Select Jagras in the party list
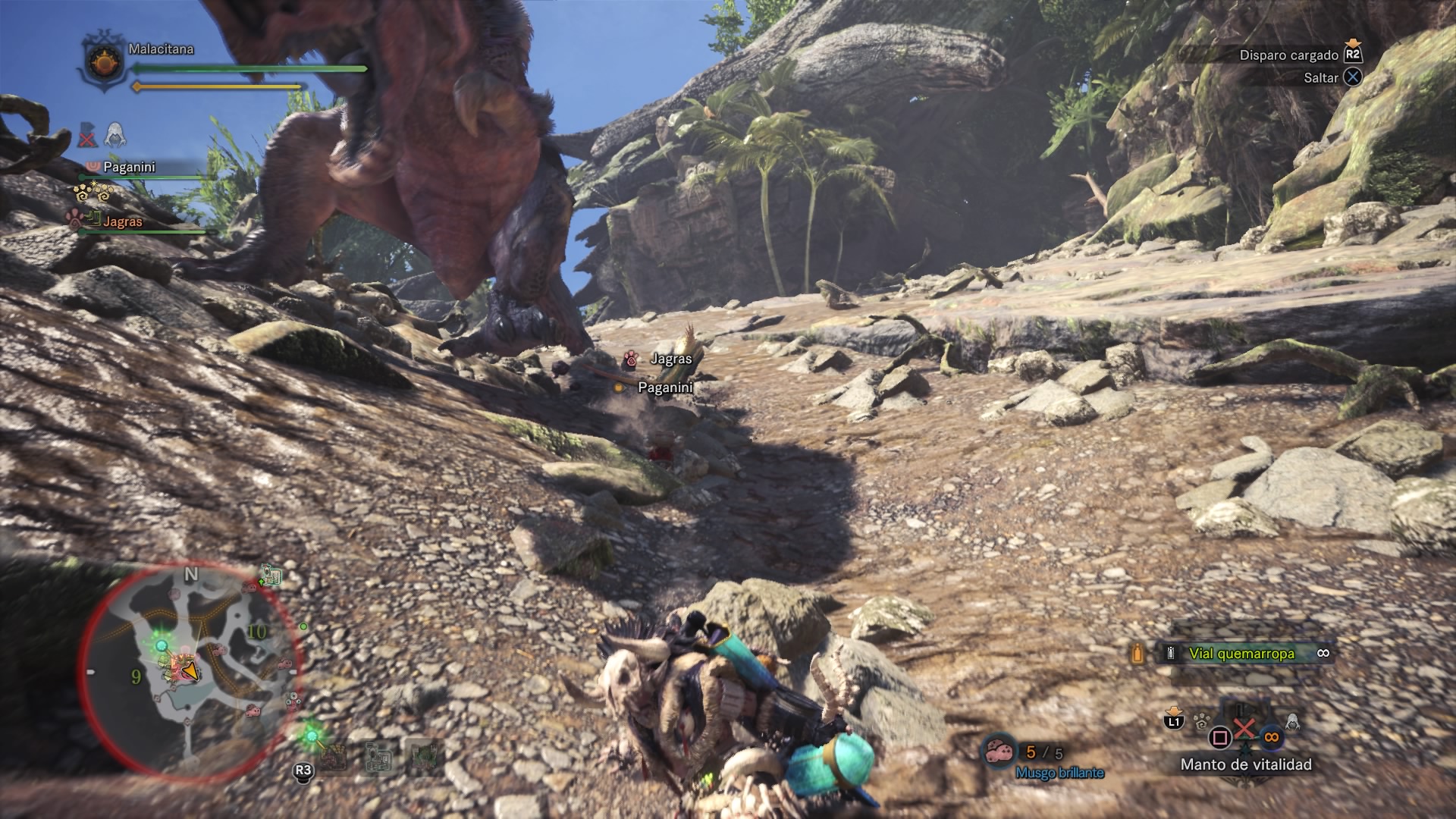The height and width of the screenshot is (819, 1456). pos(122,221)
